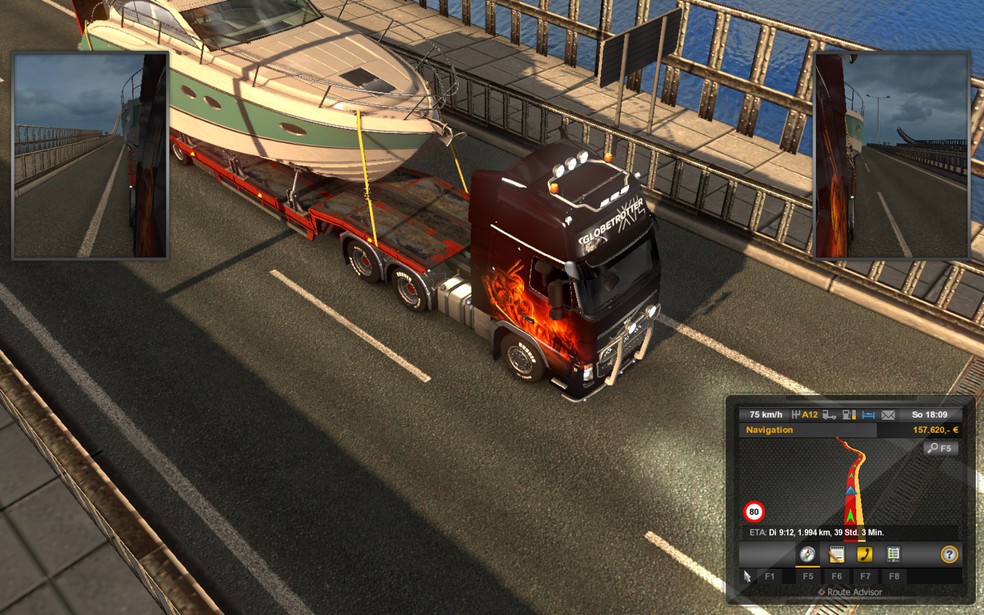Click the magnifier zoom button on the map
This screenshot has height=615, width=984.
pos(940,448)
